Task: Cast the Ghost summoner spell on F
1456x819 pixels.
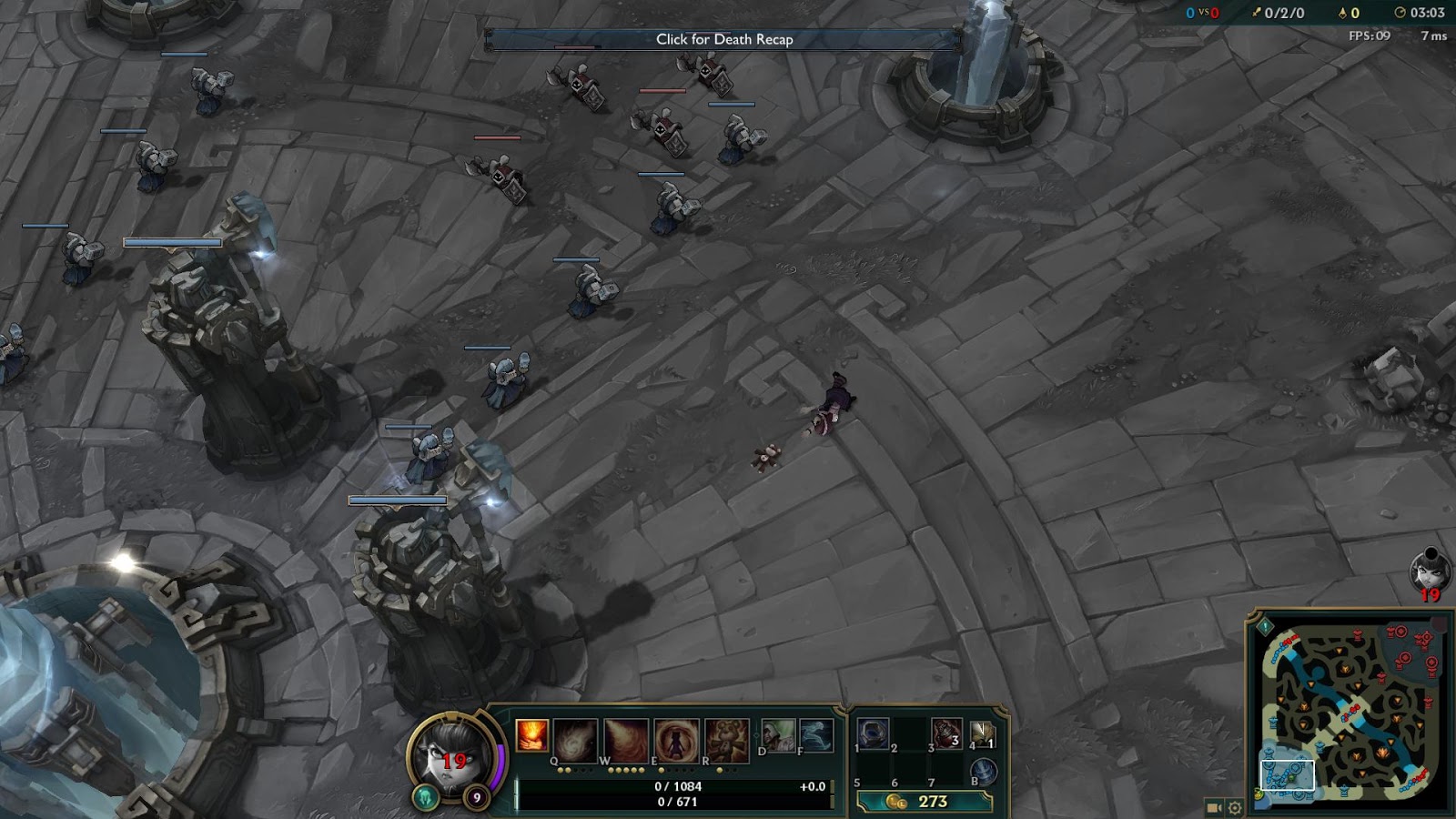Action: click(815, 734)
